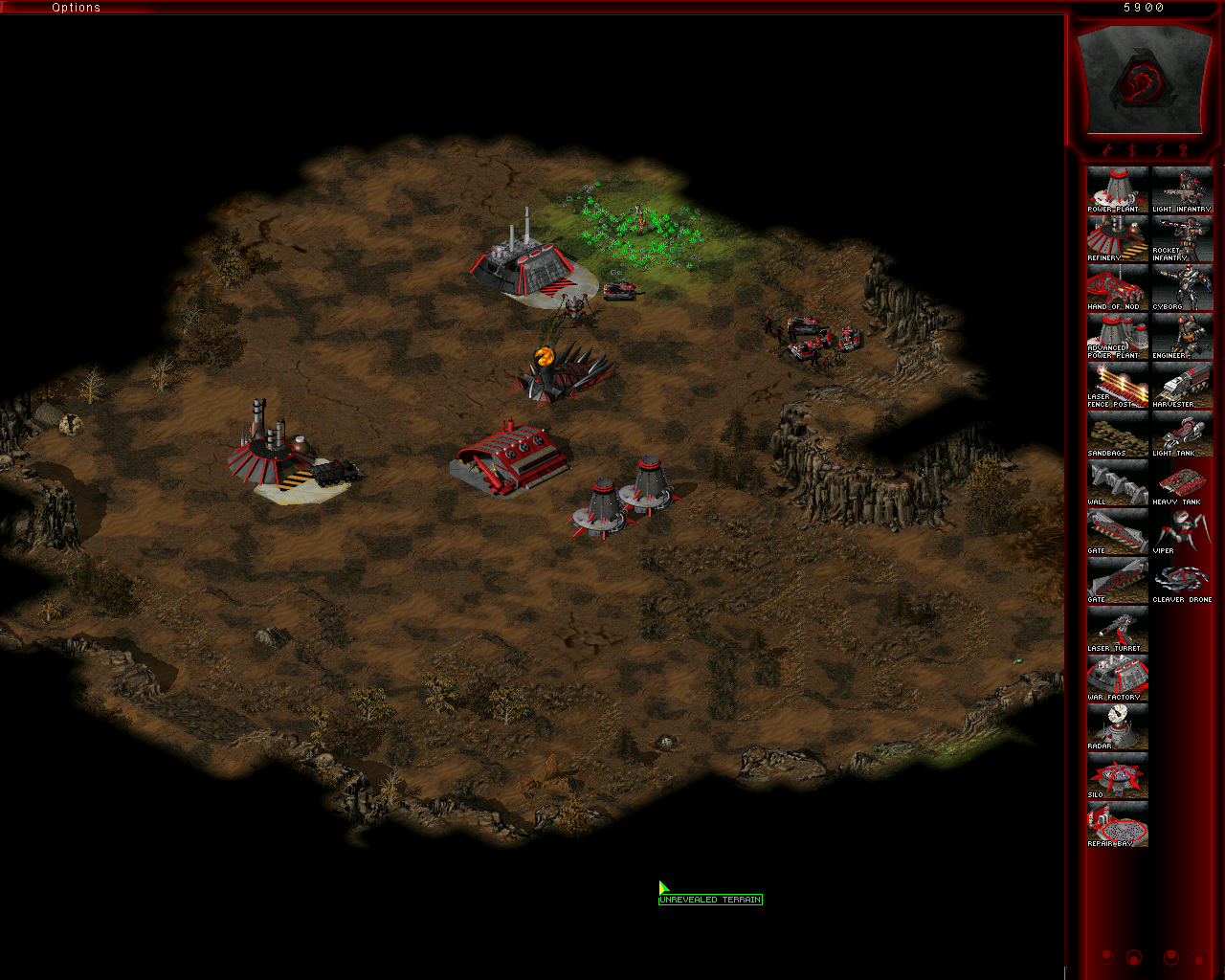Build a Laser Fence Post
This screenshot has width=1225, height=980.
[1117, 384]
